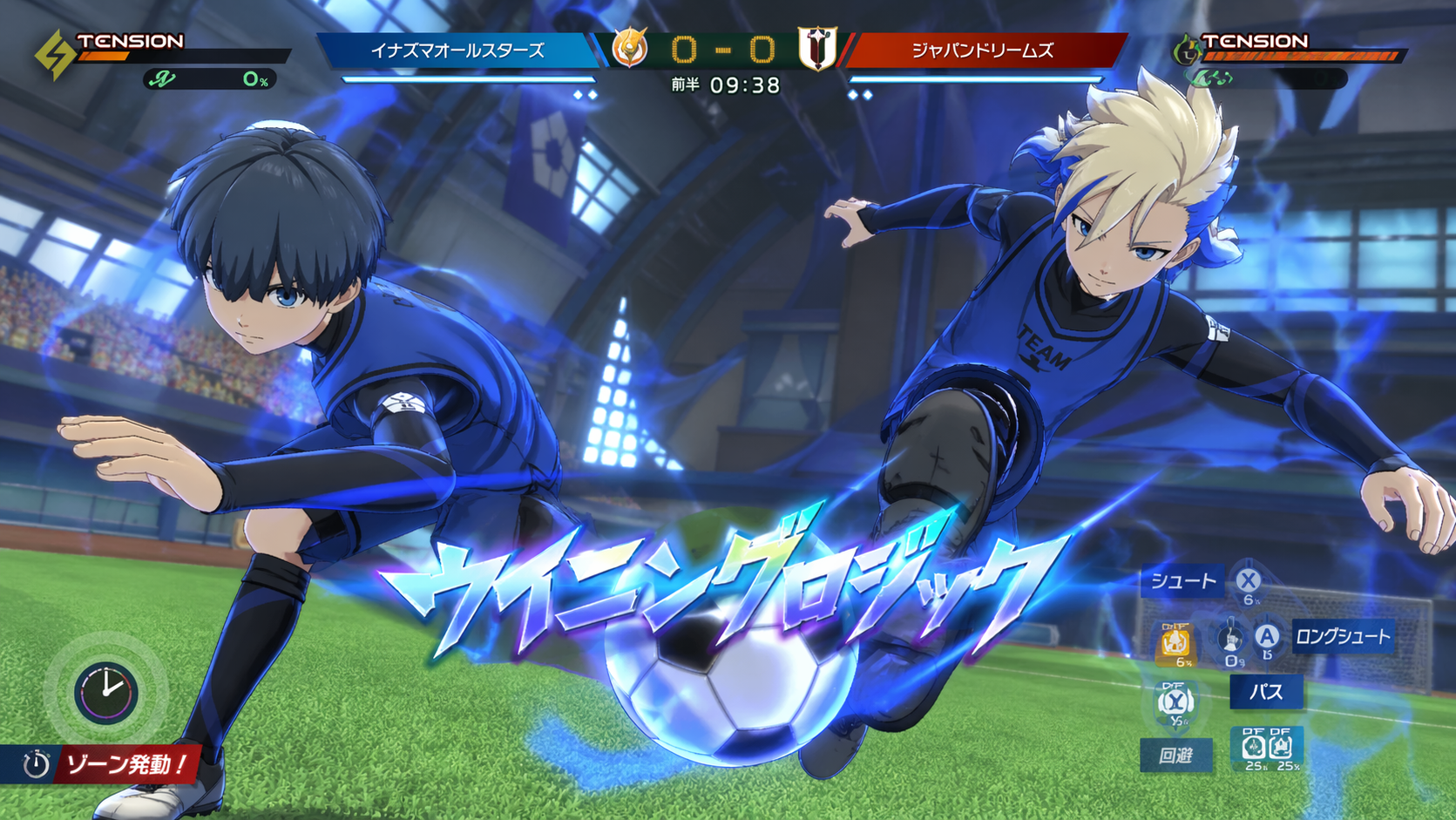Select the center player silhouette icon
Image resolution: width=1456 pixels, height=820 pixels.
point(1230,639)
